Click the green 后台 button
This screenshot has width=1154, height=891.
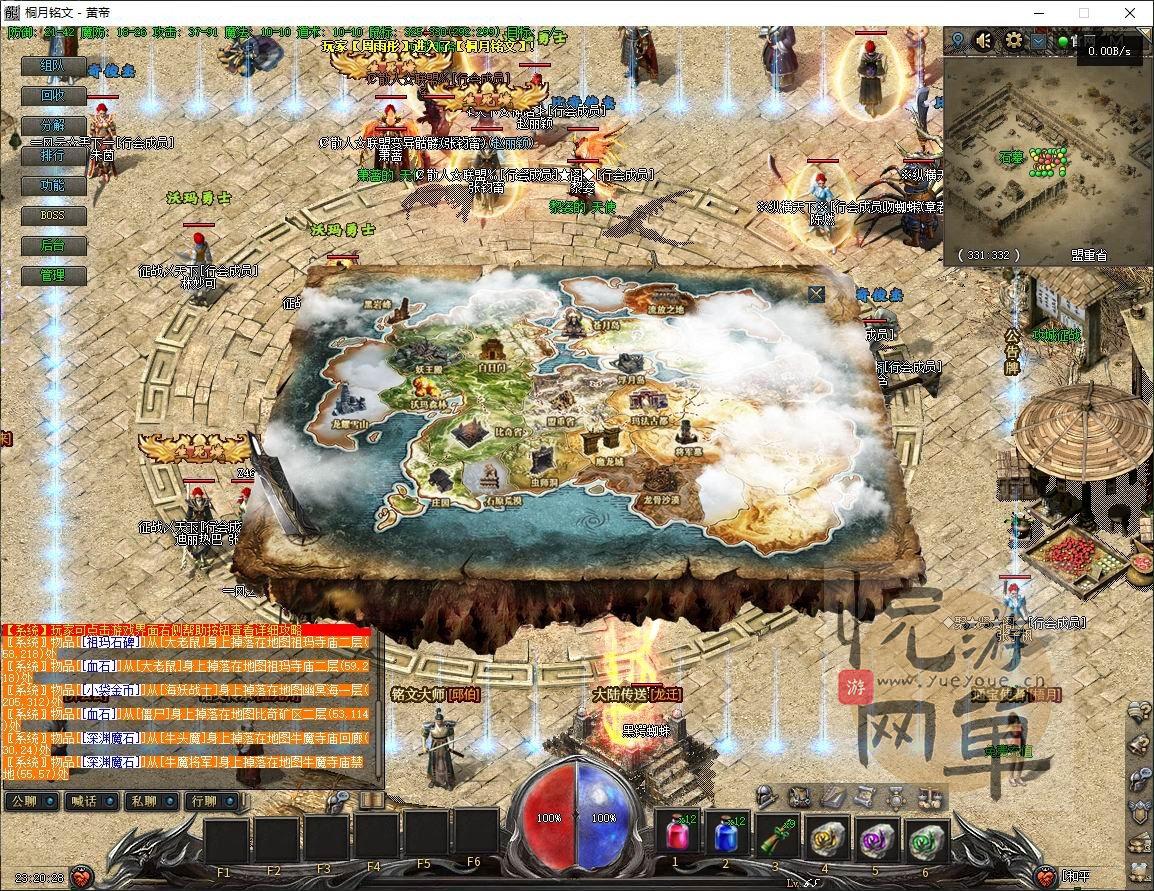[52, 246]
